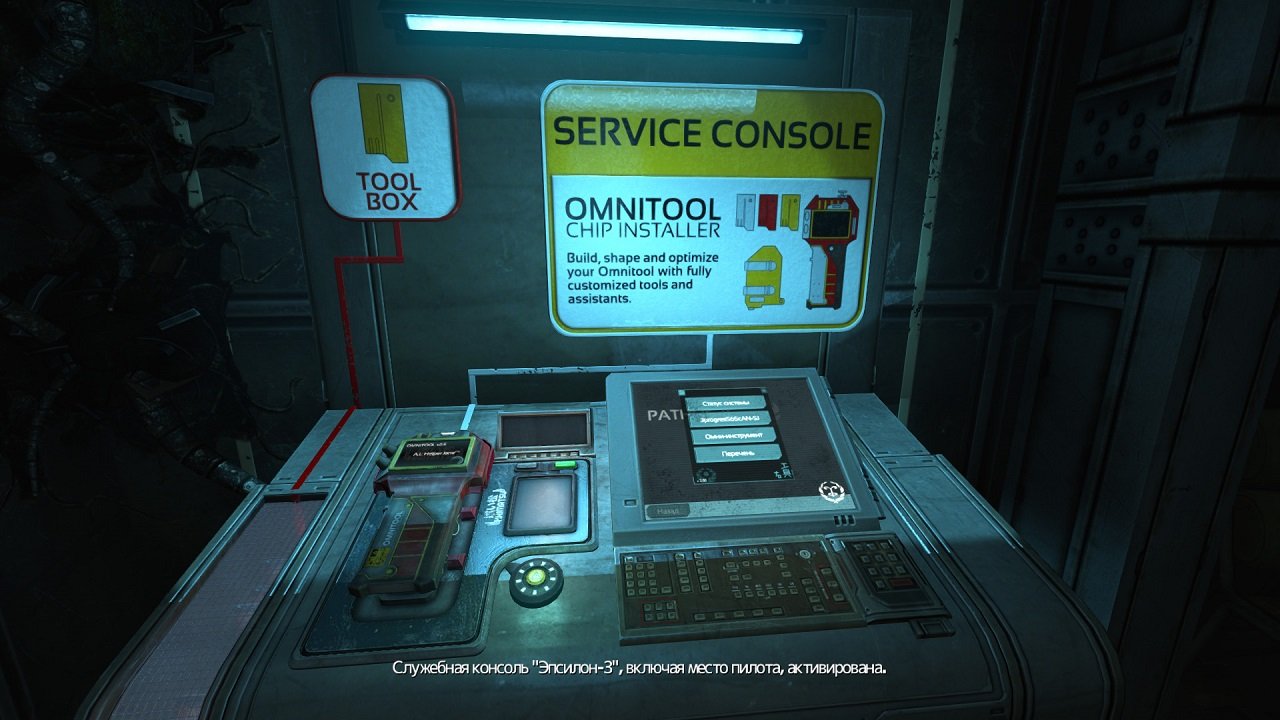This screenshot has height=720, width=1280.
Task: Toggle the green button beside the touchpad
Action: 566,464
